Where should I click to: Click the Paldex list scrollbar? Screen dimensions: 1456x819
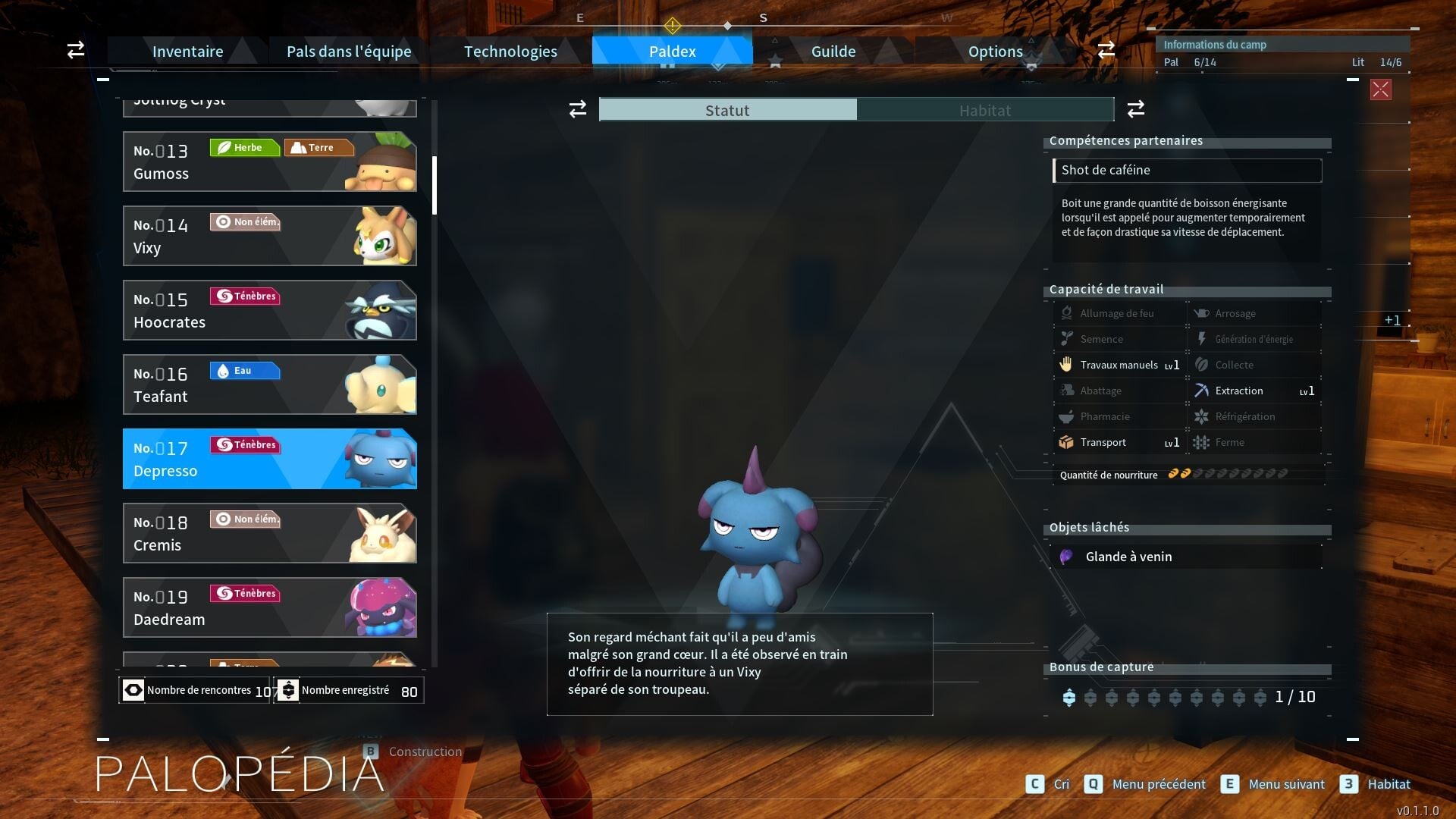pyautogui.click(x=435, y=186)
